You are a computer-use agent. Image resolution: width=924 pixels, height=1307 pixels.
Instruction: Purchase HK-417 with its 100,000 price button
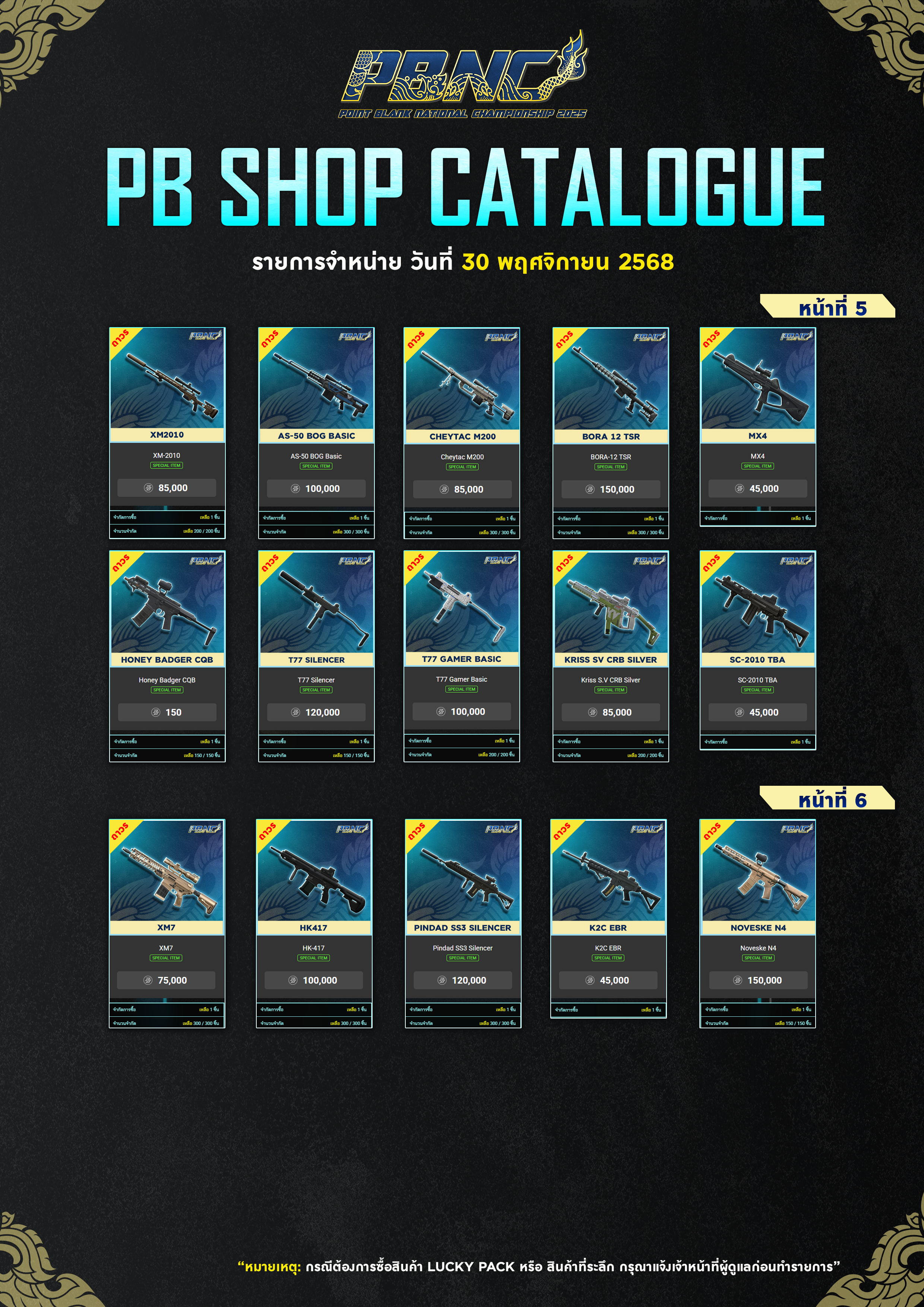(314, 980)
